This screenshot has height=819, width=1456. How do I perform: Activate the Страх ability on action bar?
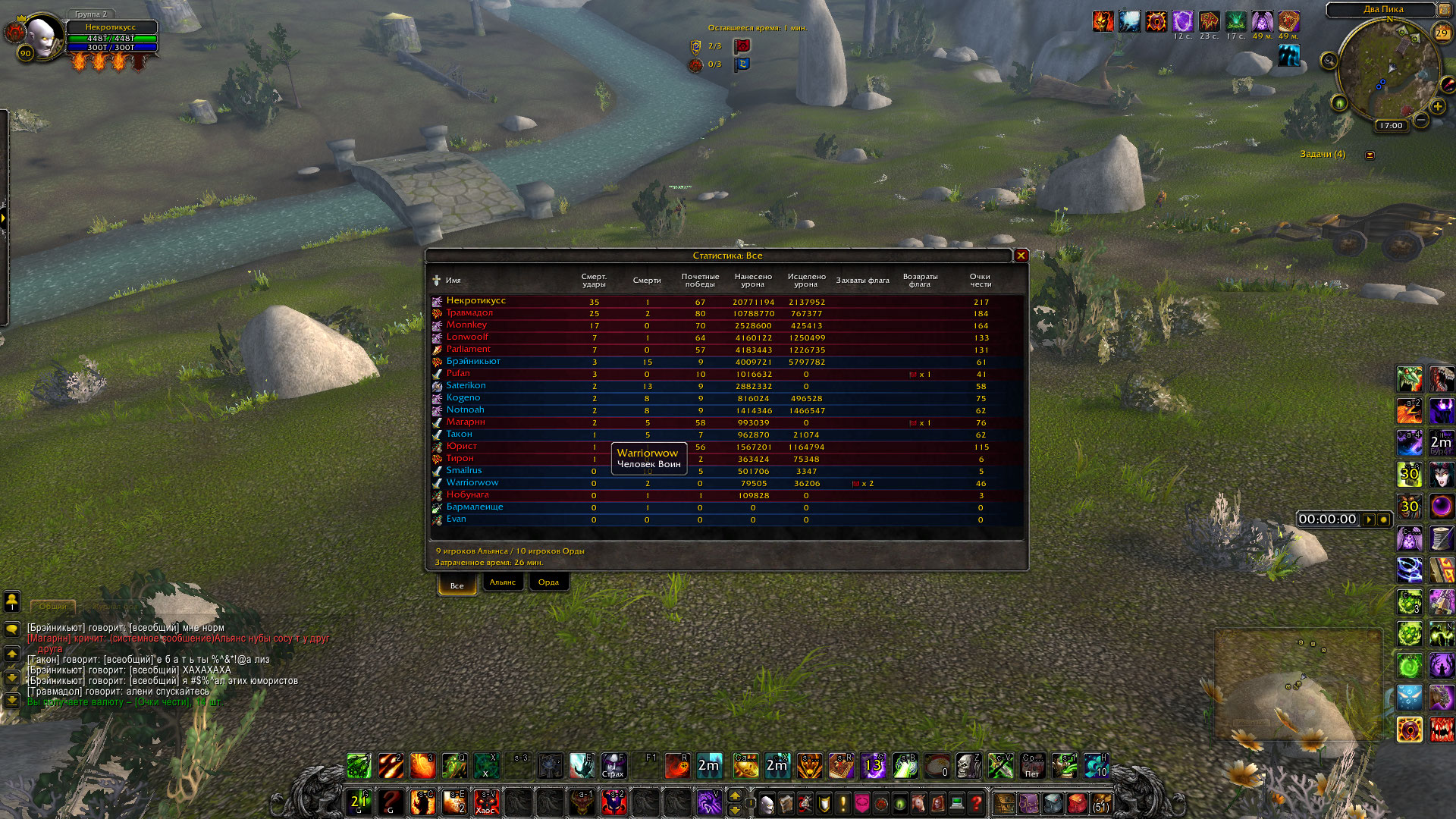click(x=613, y=766)
